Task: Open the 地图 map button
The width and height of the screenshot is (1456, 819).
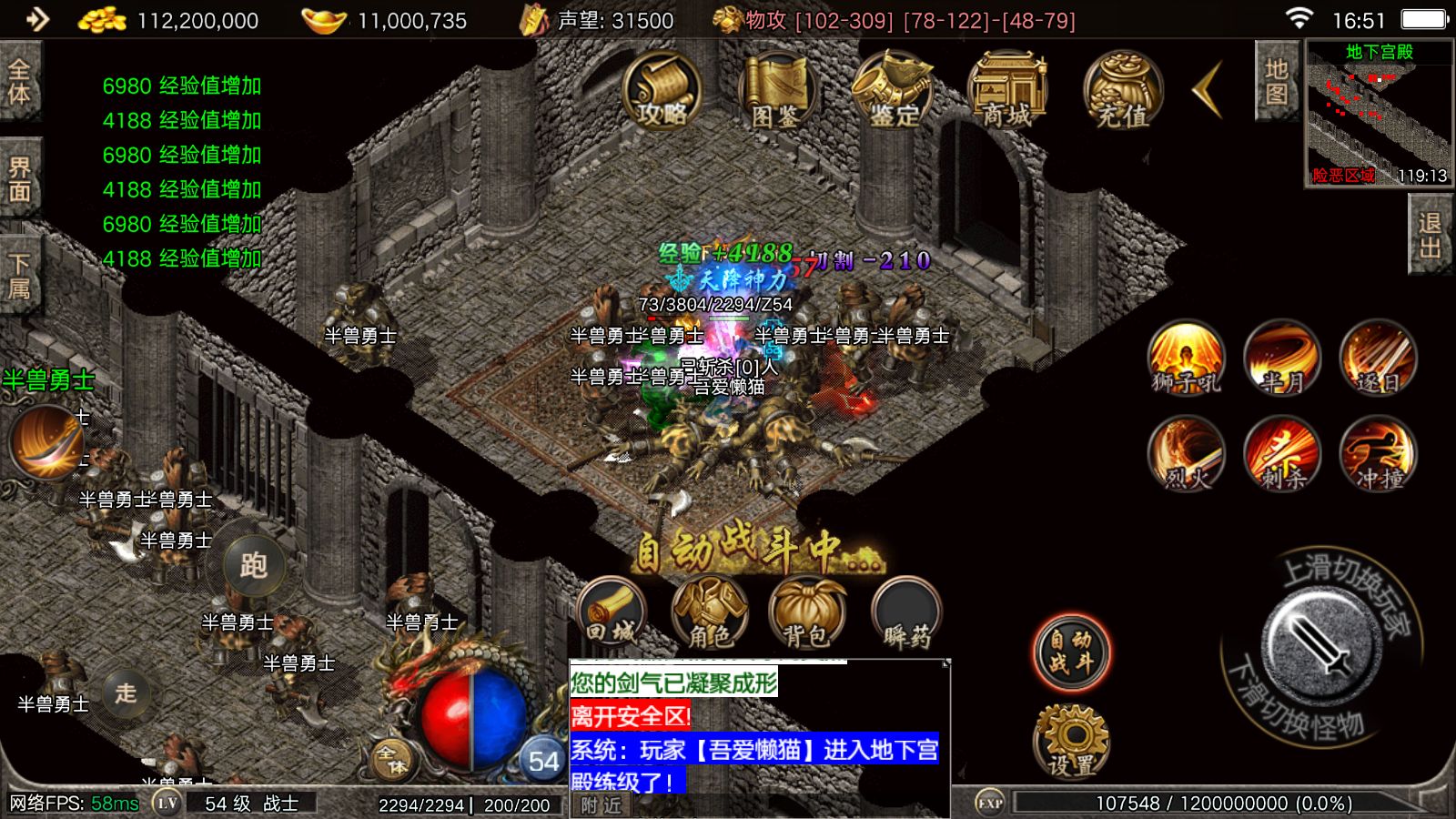Action: [x=1276, y=82]
